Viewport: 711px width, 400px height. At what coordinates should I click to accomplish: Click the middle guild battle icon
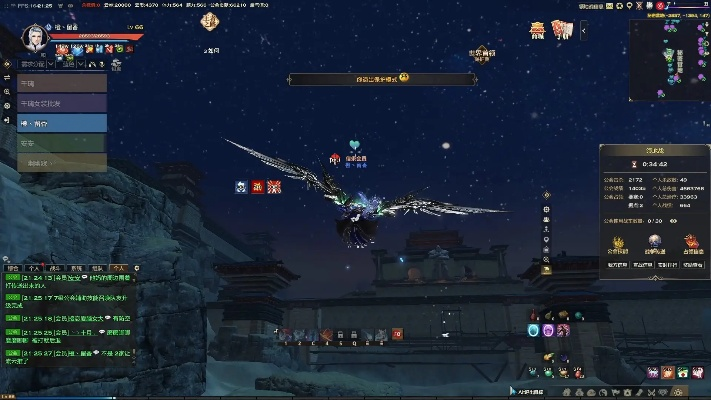tap(657, 243)
